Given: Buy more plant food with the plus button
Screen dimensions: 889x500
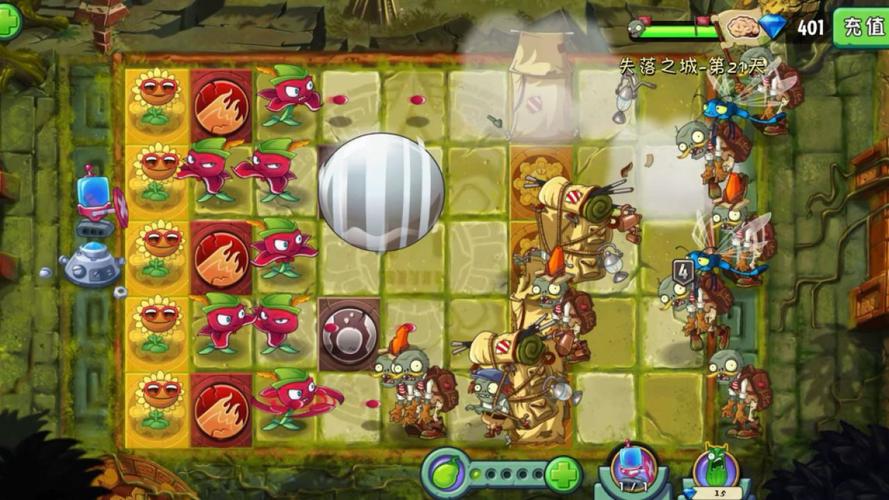Looking at the screenshot, I should coord(563,472).
